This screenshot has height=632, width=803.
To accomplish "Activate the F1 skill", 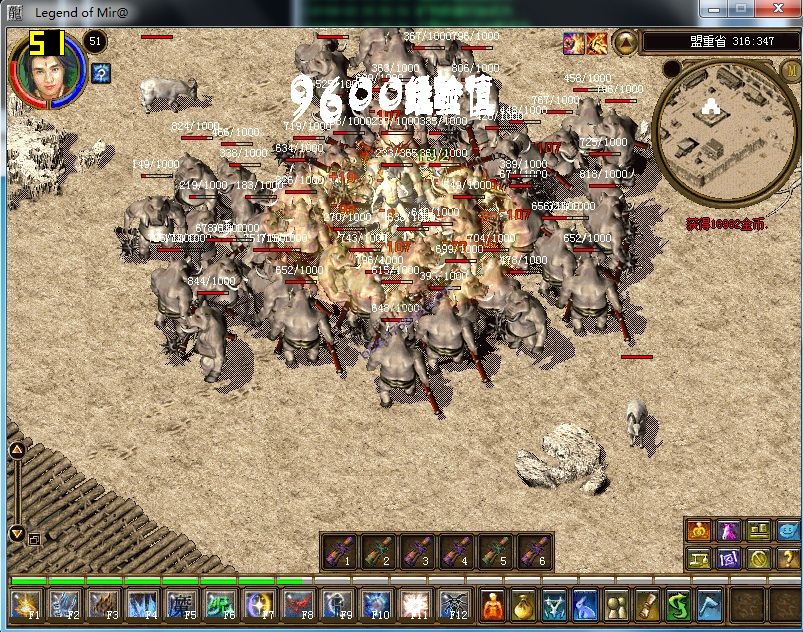I will coord(27,605).
